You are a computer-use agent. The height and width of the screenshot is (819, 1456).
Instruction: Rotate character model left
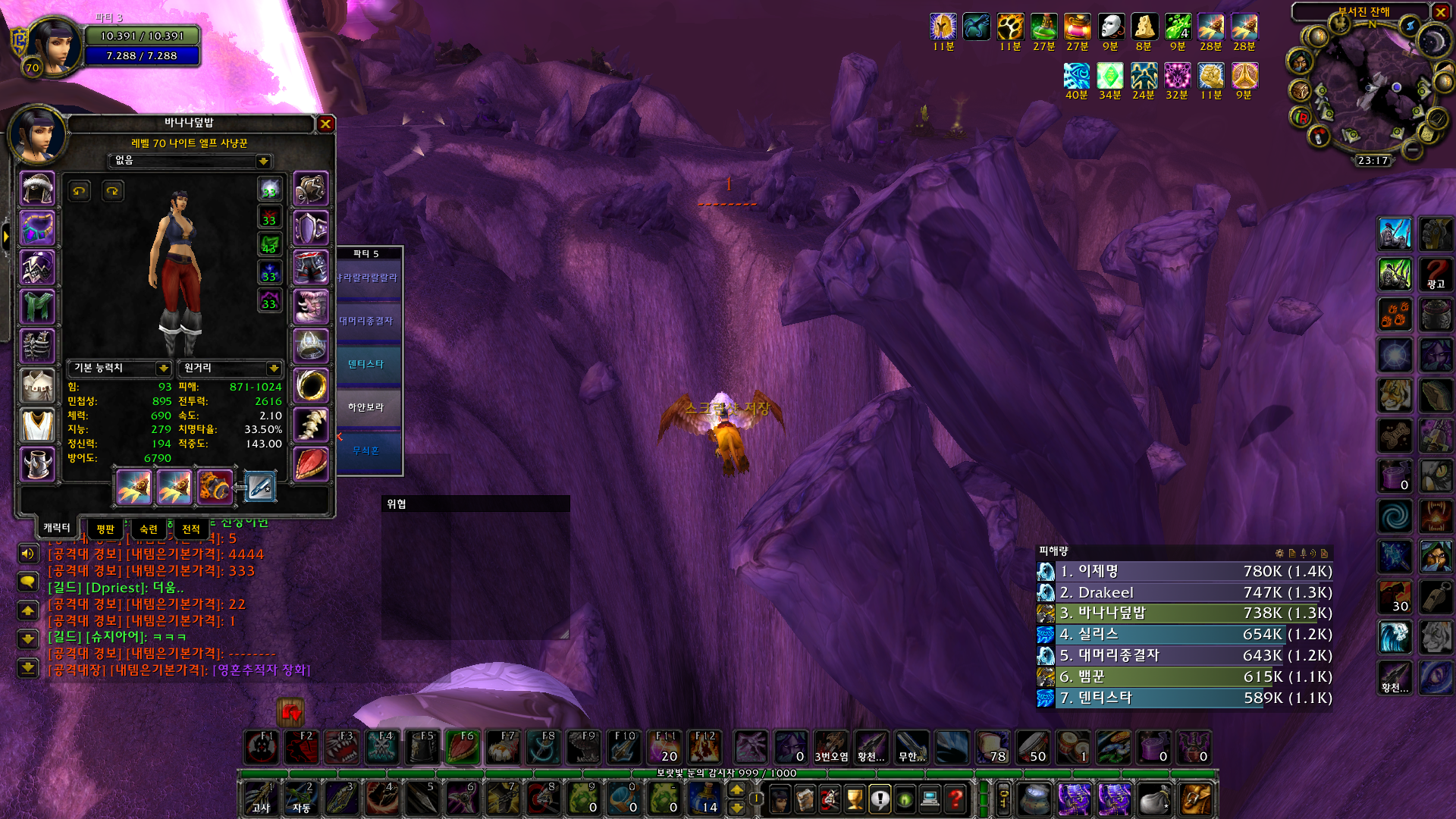coord(79,190)
